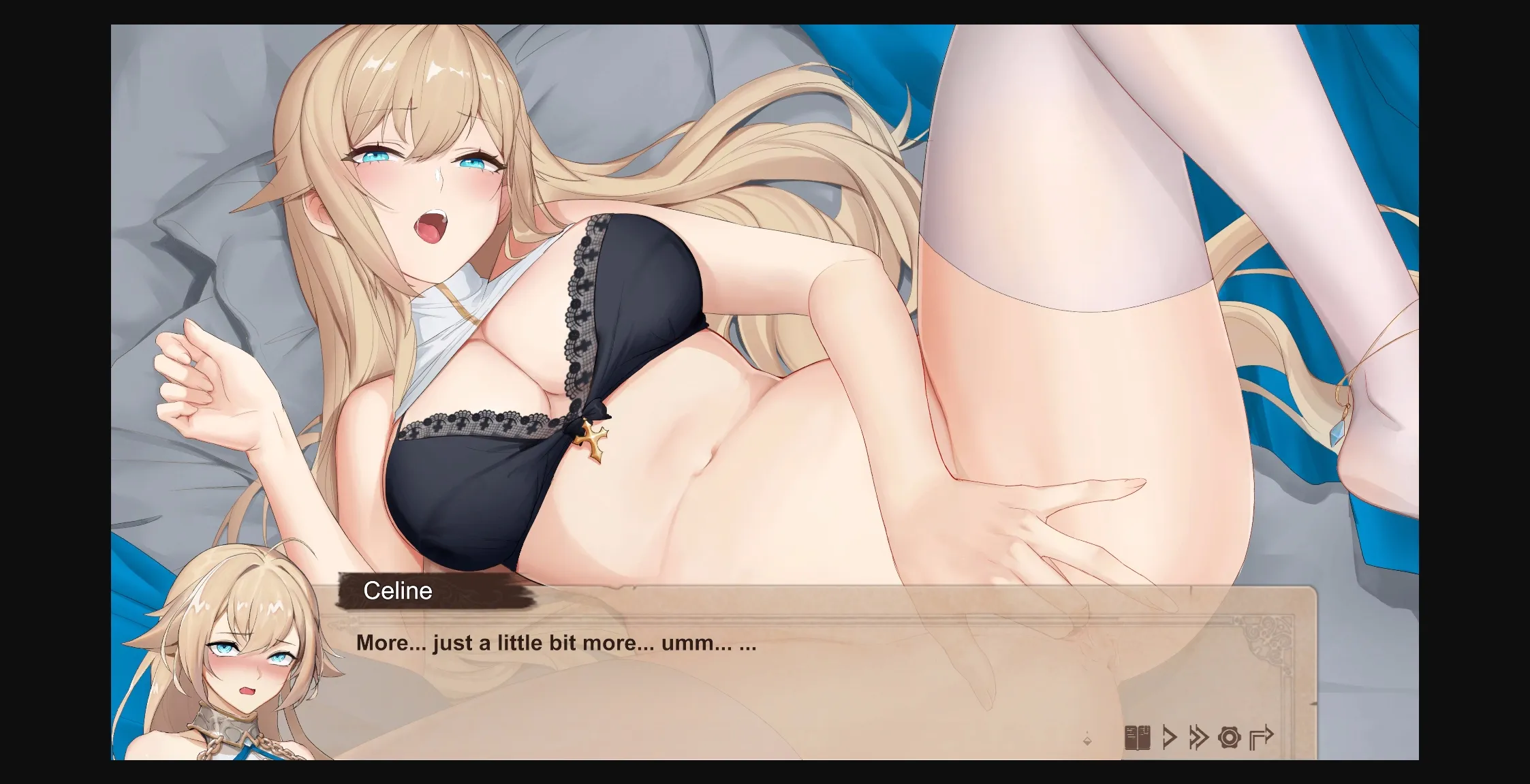1530x784 pixels.
Task: Open settings via the gear icon
Action: (1230, 738)
